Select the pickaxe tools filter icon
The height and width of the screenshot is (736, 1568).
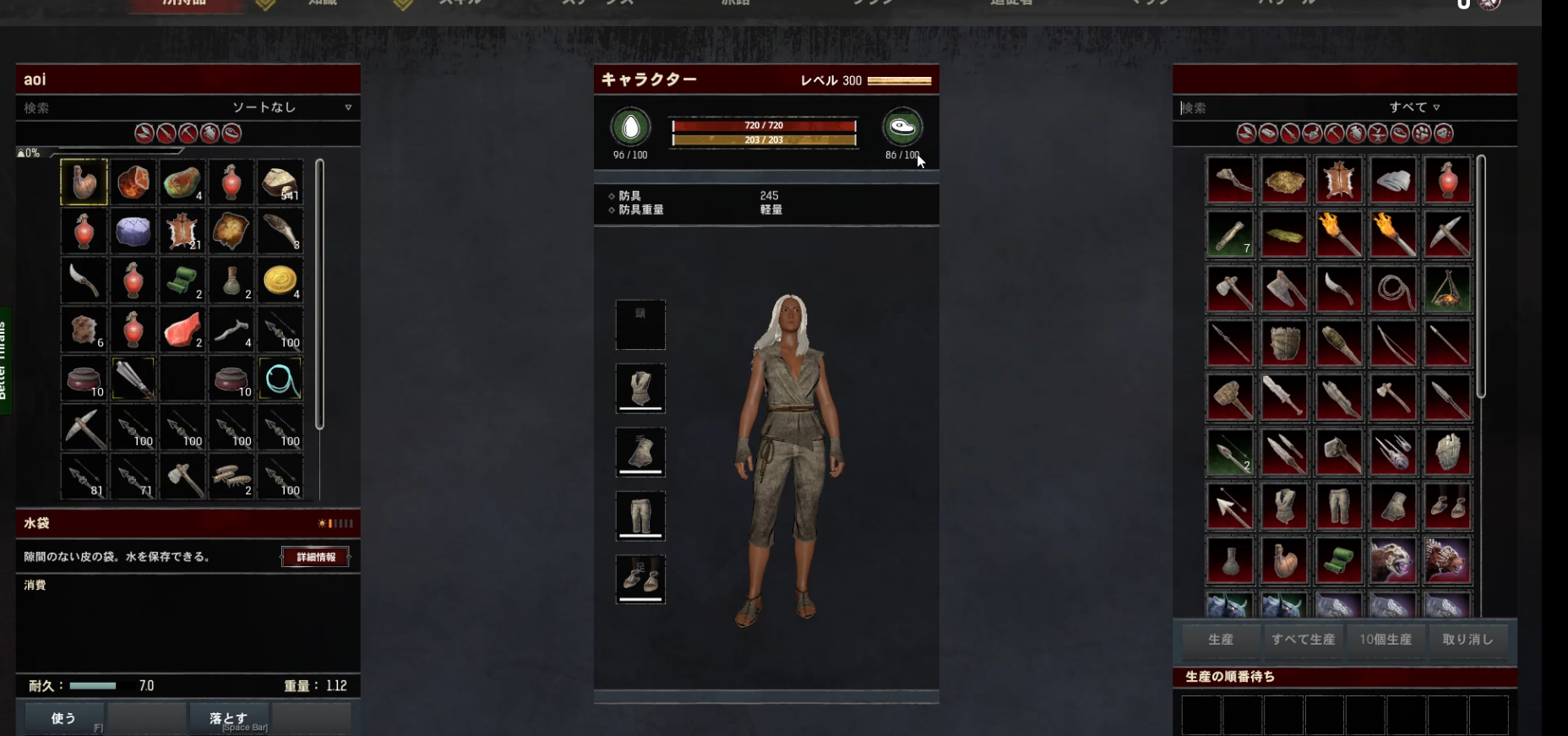(1333, 134)
